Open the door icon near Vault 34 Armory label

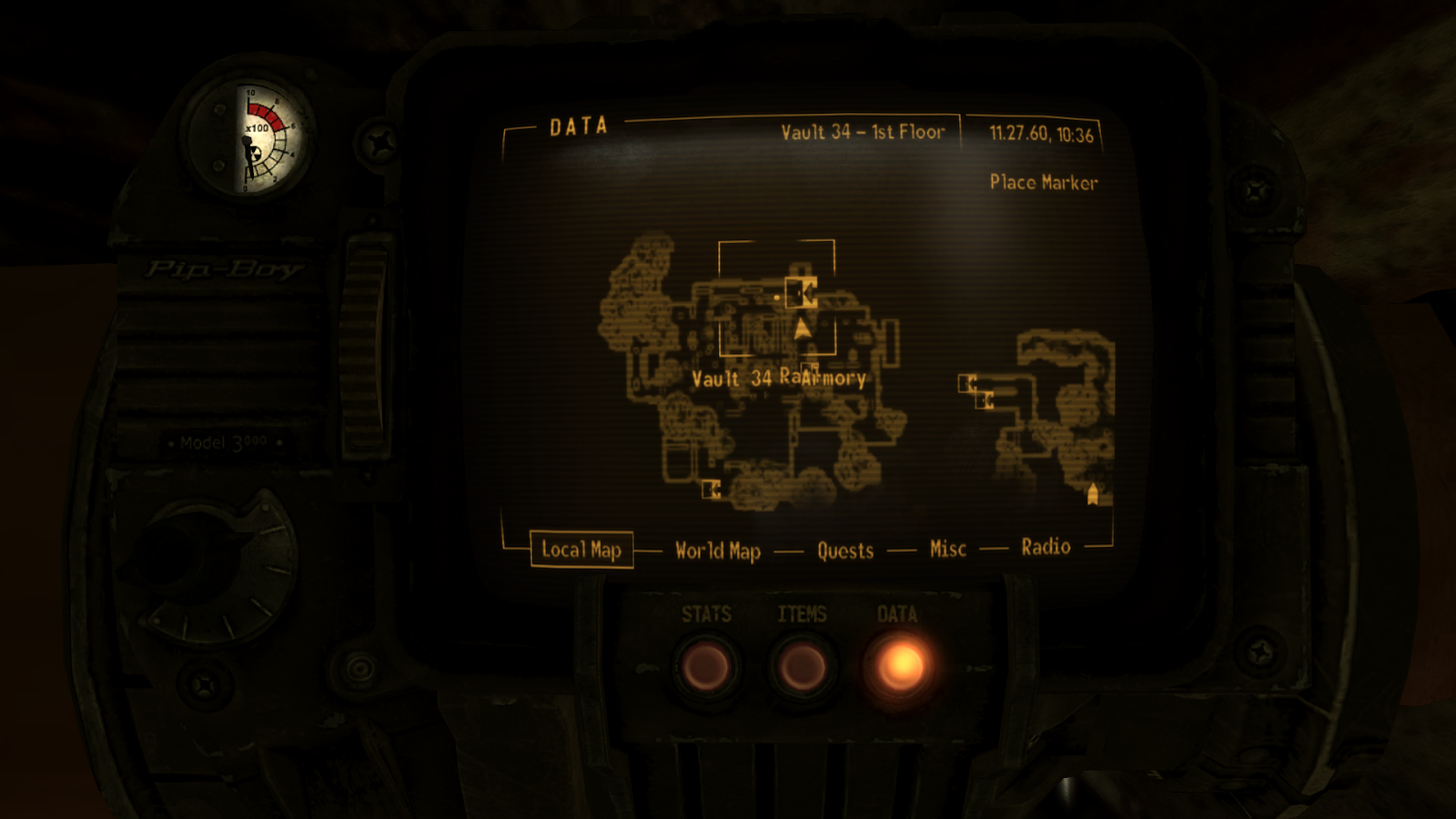coord(809,367)
